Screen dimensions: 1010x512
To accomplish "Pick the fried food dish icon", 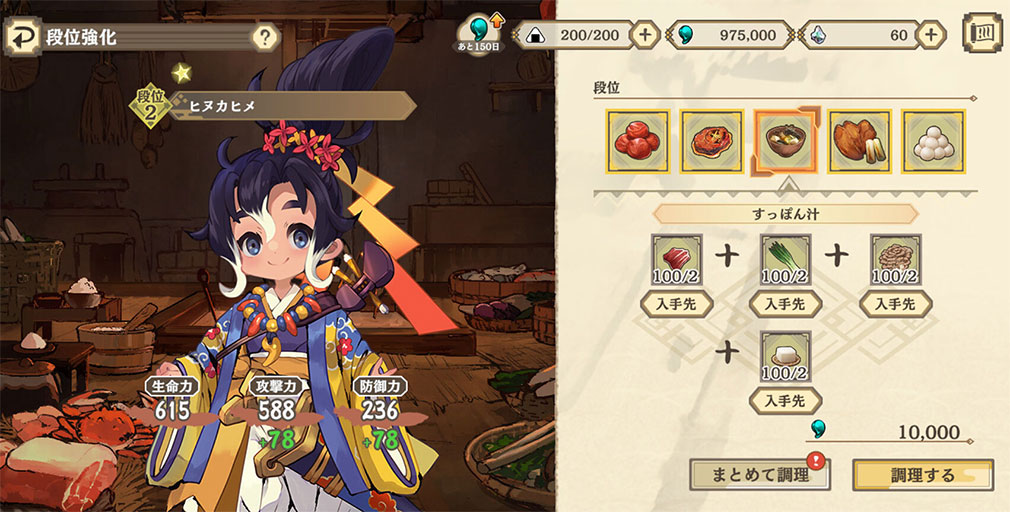I will (x=859, y=142).
